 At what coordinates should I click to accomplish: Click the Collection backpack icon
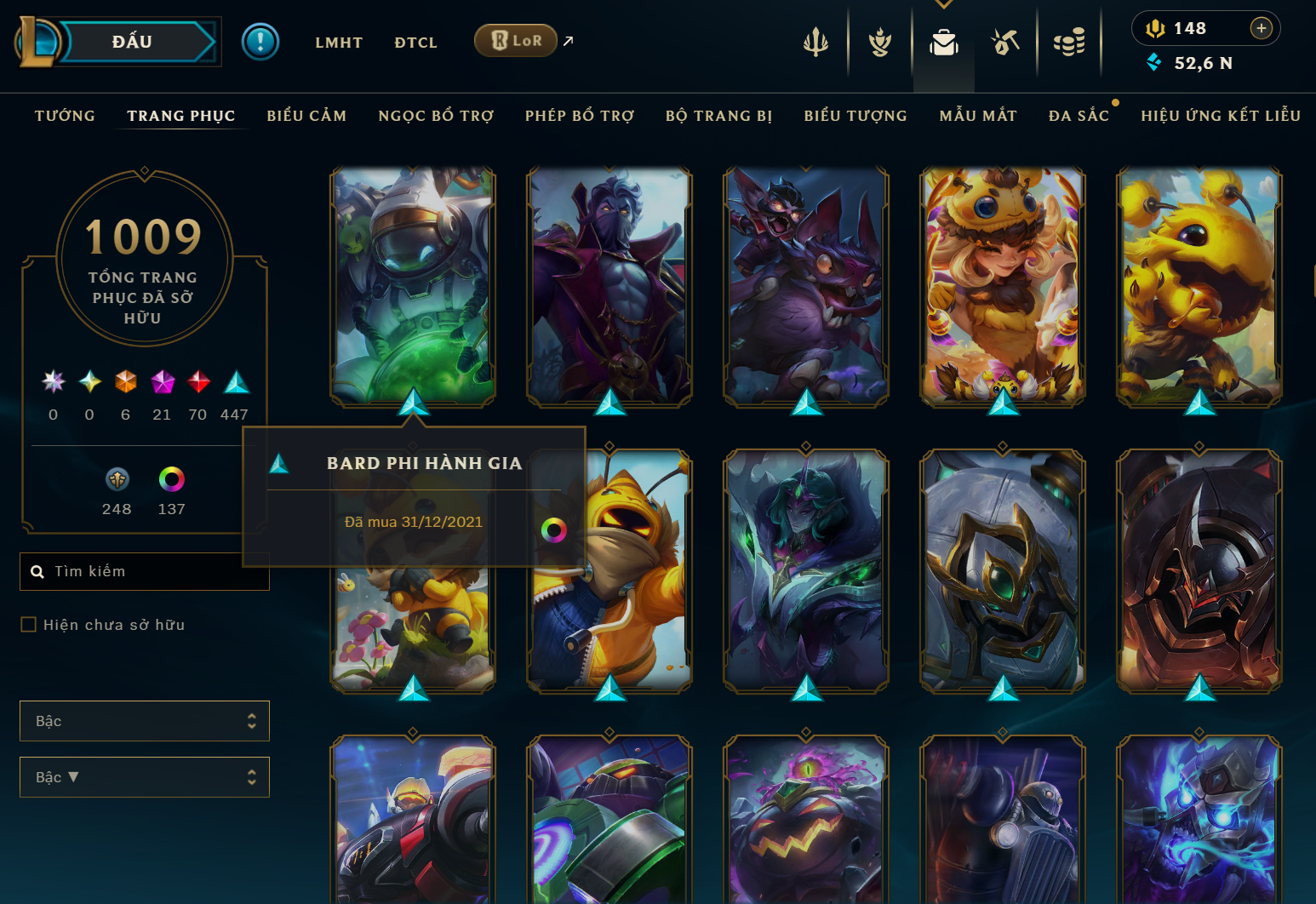[943, 41]
